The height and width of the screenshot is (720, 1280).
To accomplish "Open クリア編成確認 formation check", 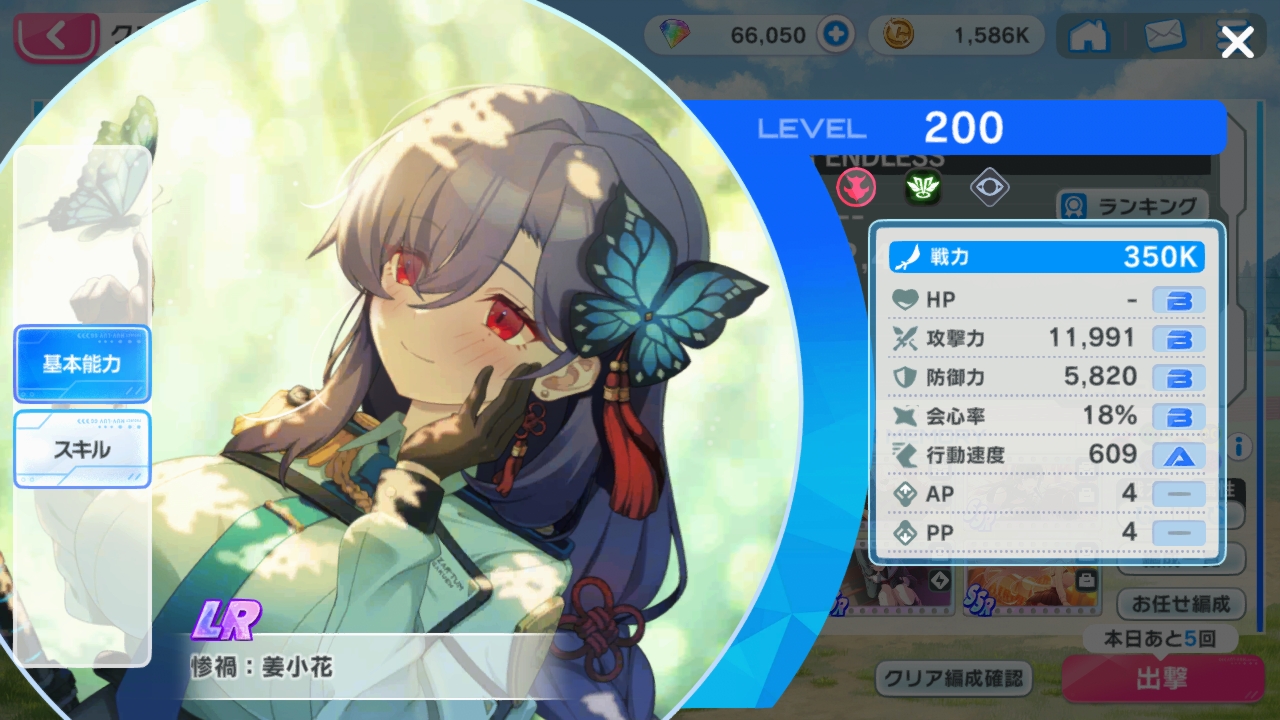I will coord(953,678).
